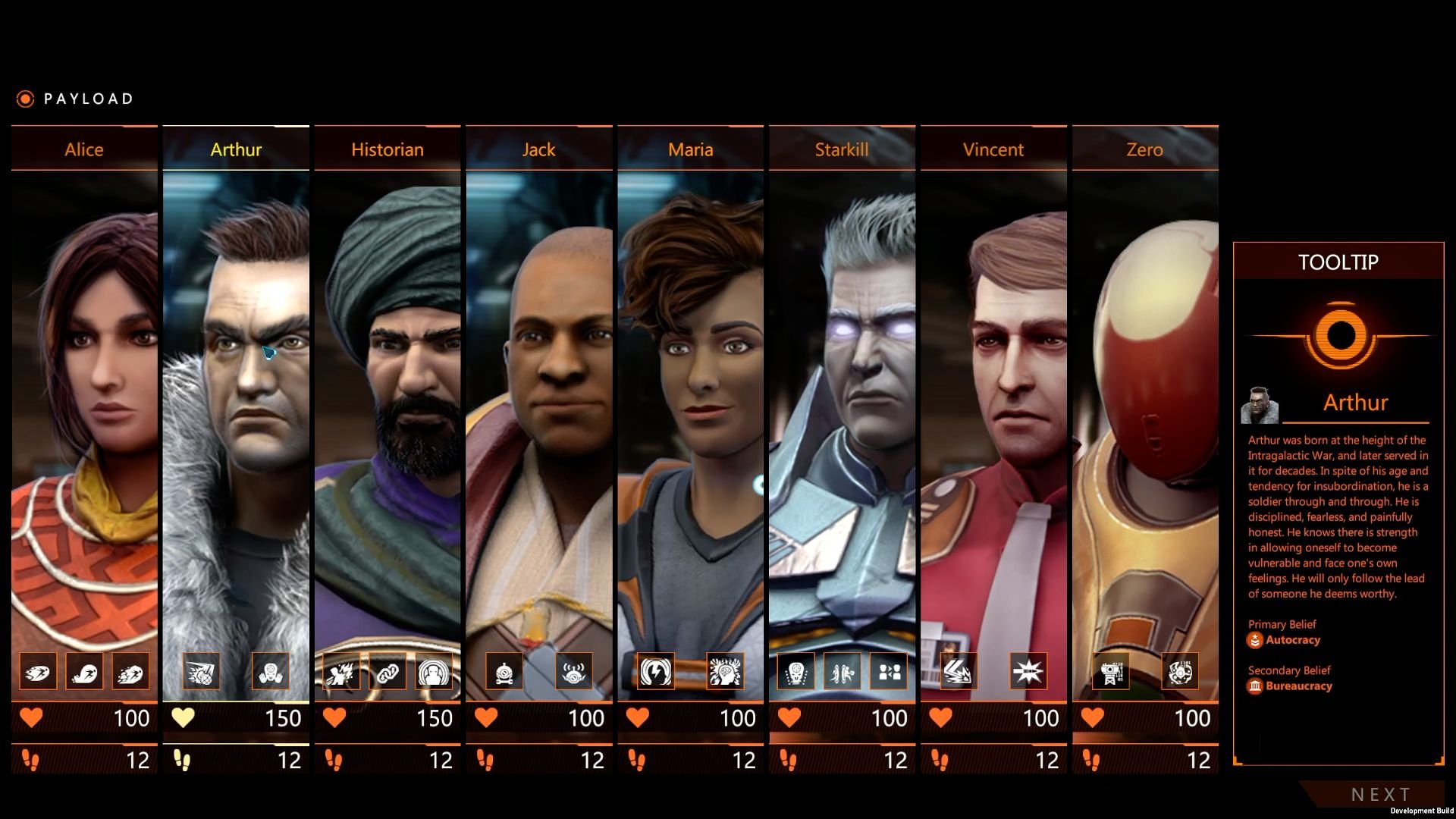Image resolution: width=1456 pixels, height=819 pixels.
Task: Click Arthur's small tooltip portrait
Action: pyautogui.click(x=1260, y=405)
